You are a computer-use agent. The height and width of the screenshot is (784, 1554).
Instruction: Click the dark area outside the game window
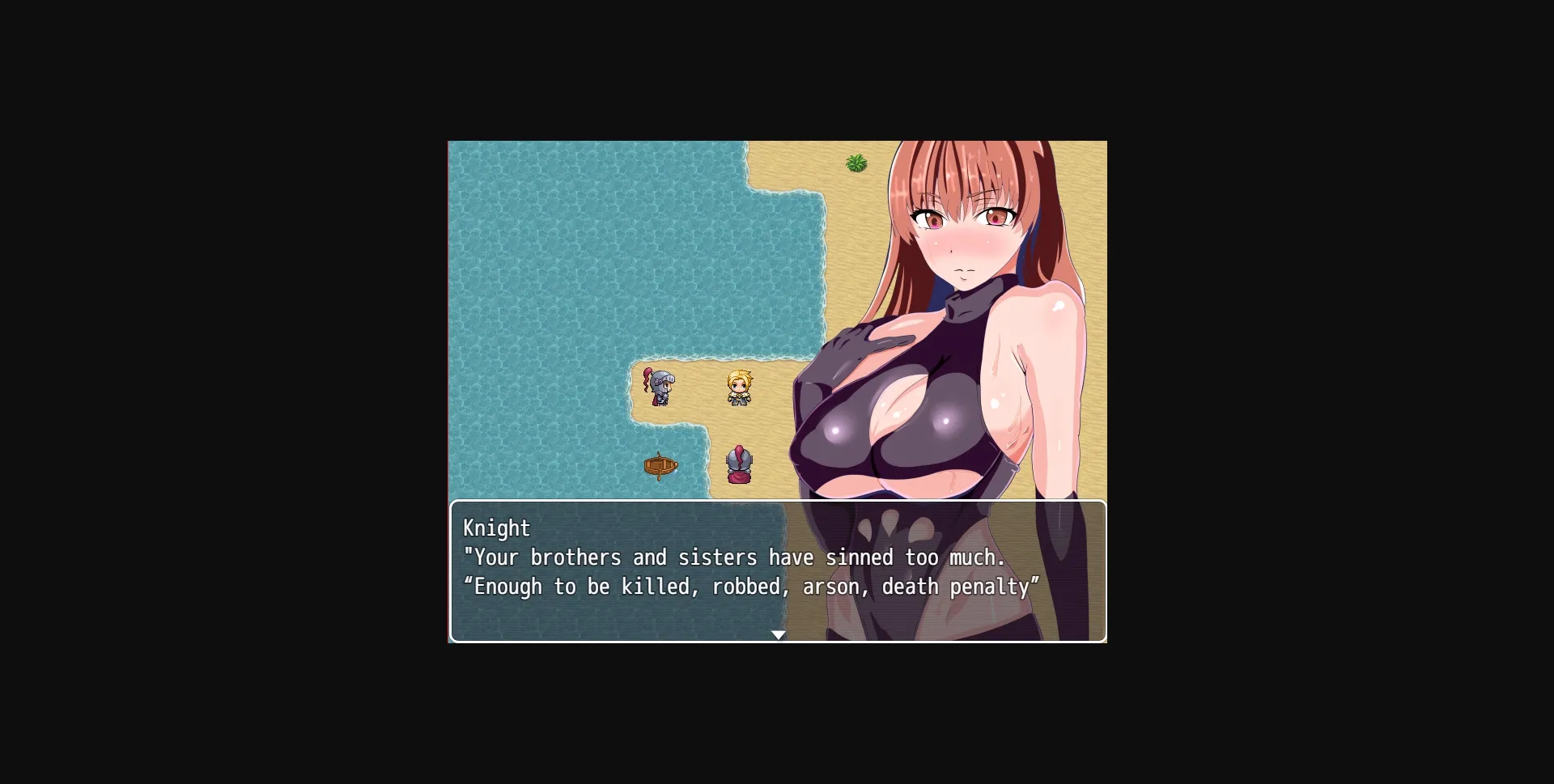coord(202,388)
